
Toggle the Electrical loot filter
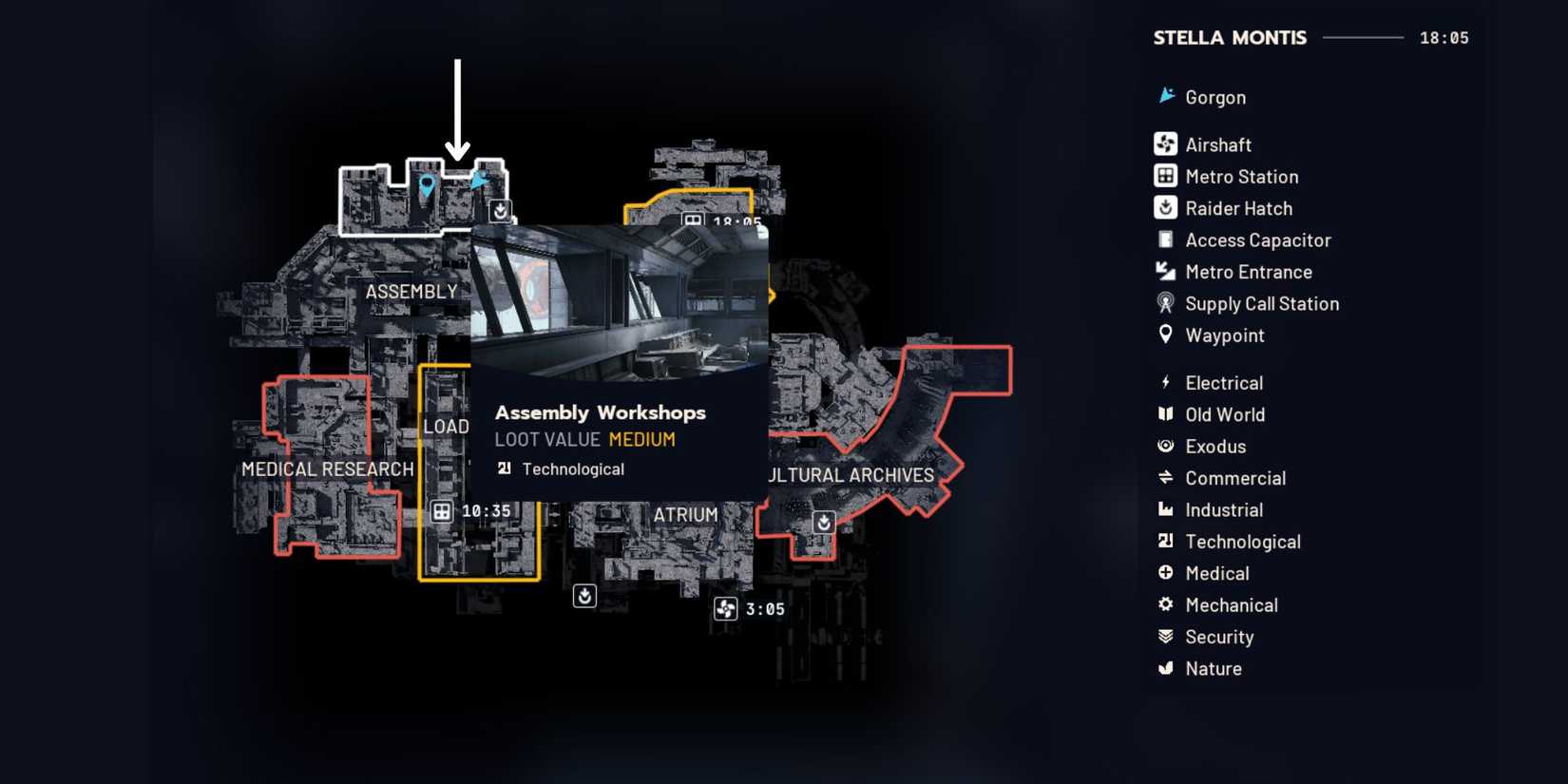coord(1165,382)
